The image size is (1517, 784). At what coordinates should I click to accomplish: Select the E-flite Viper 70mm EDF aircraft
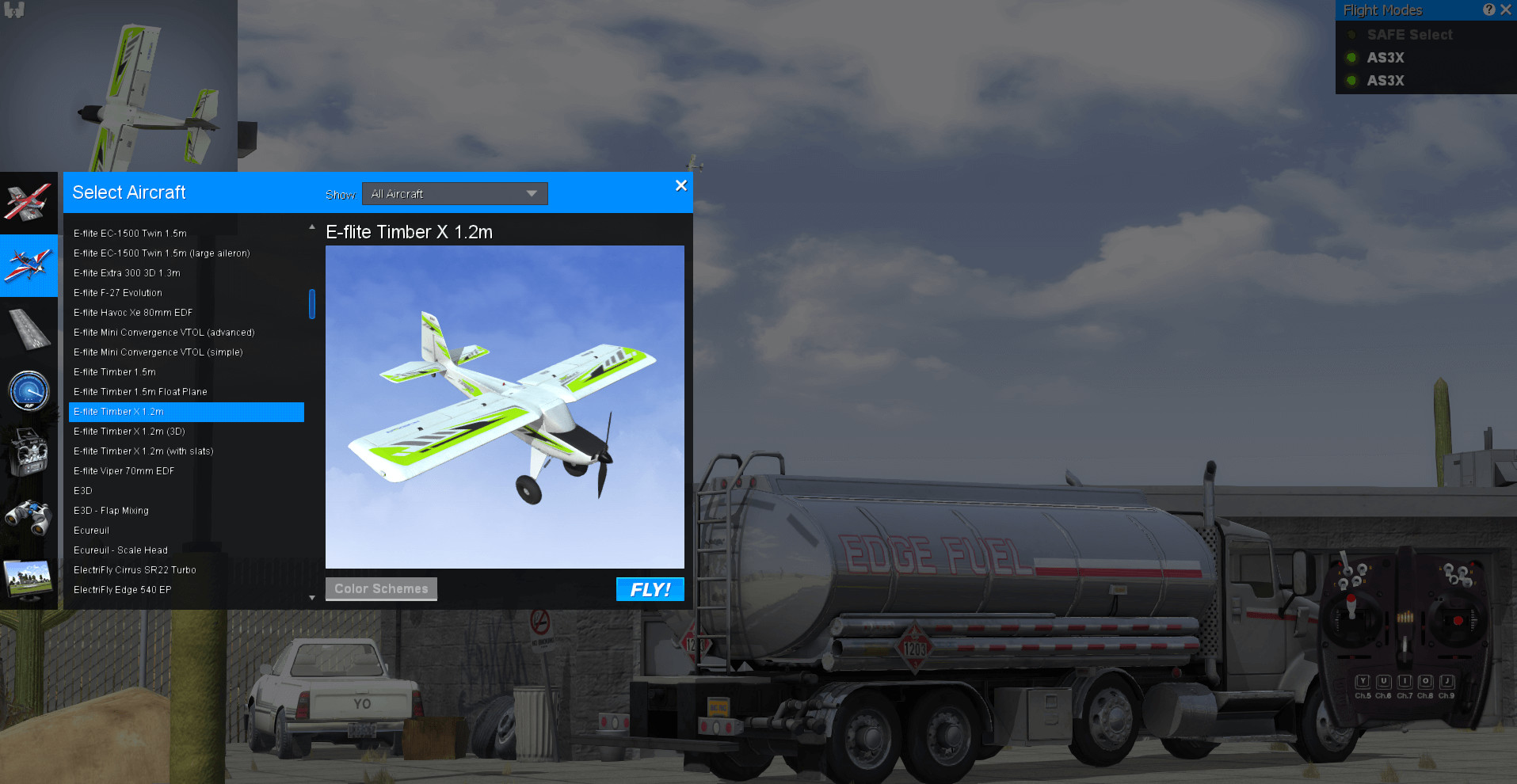click(124, 470)
